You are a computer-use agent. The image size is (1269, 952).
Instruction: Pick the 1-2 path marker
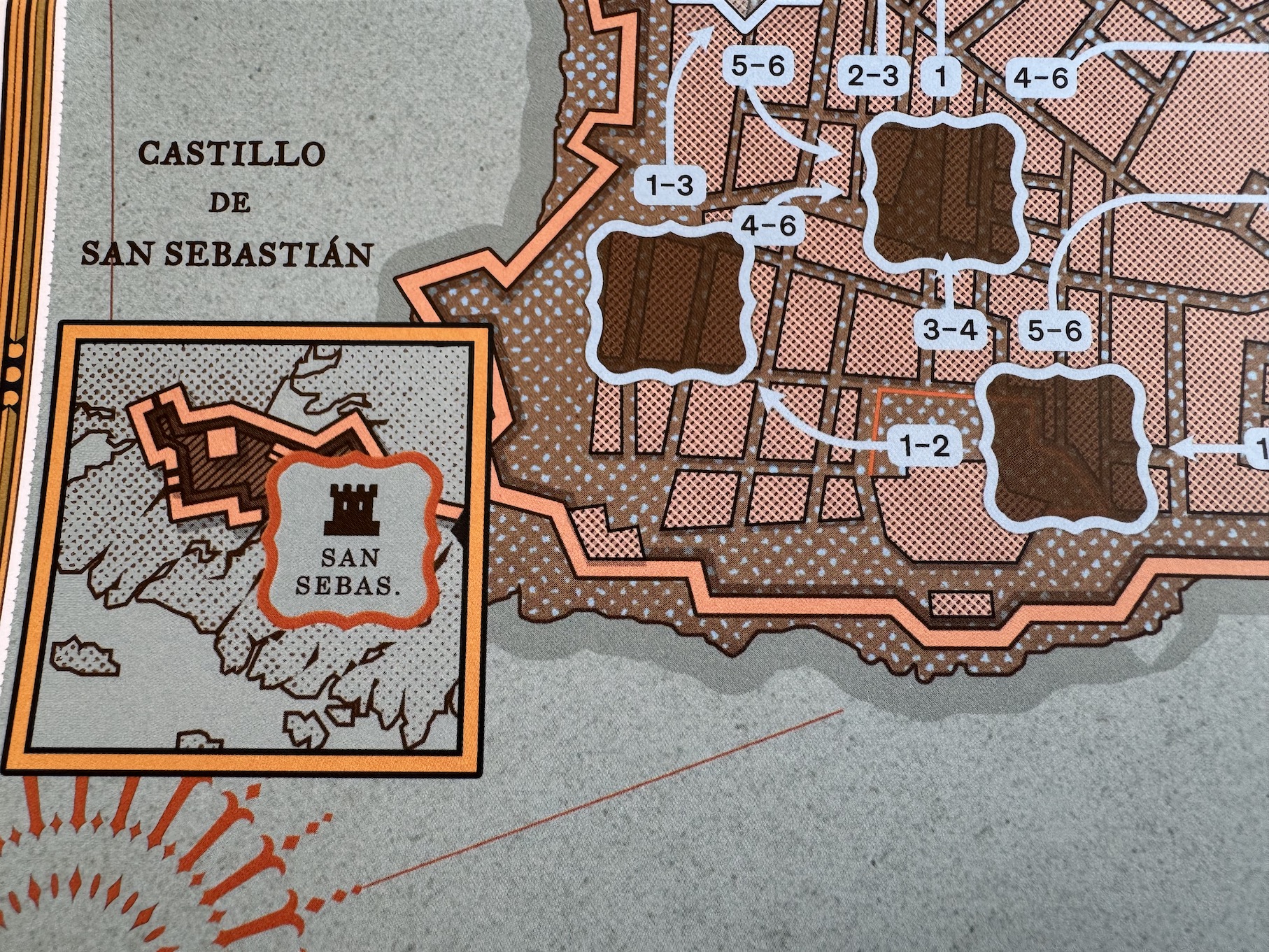click(926, 446)
